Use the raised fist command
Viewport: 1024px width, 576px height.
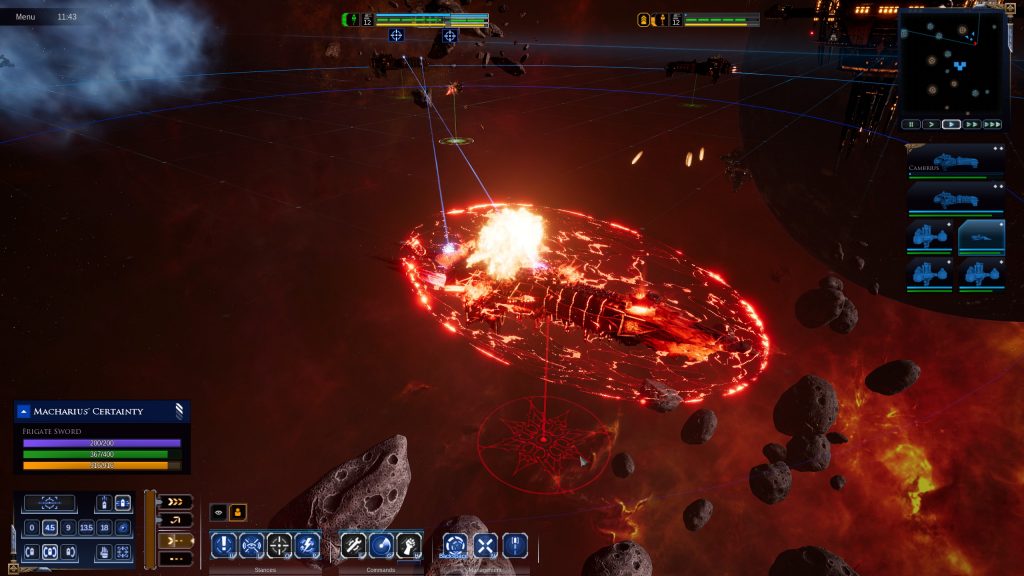click(x=408, y=545)
